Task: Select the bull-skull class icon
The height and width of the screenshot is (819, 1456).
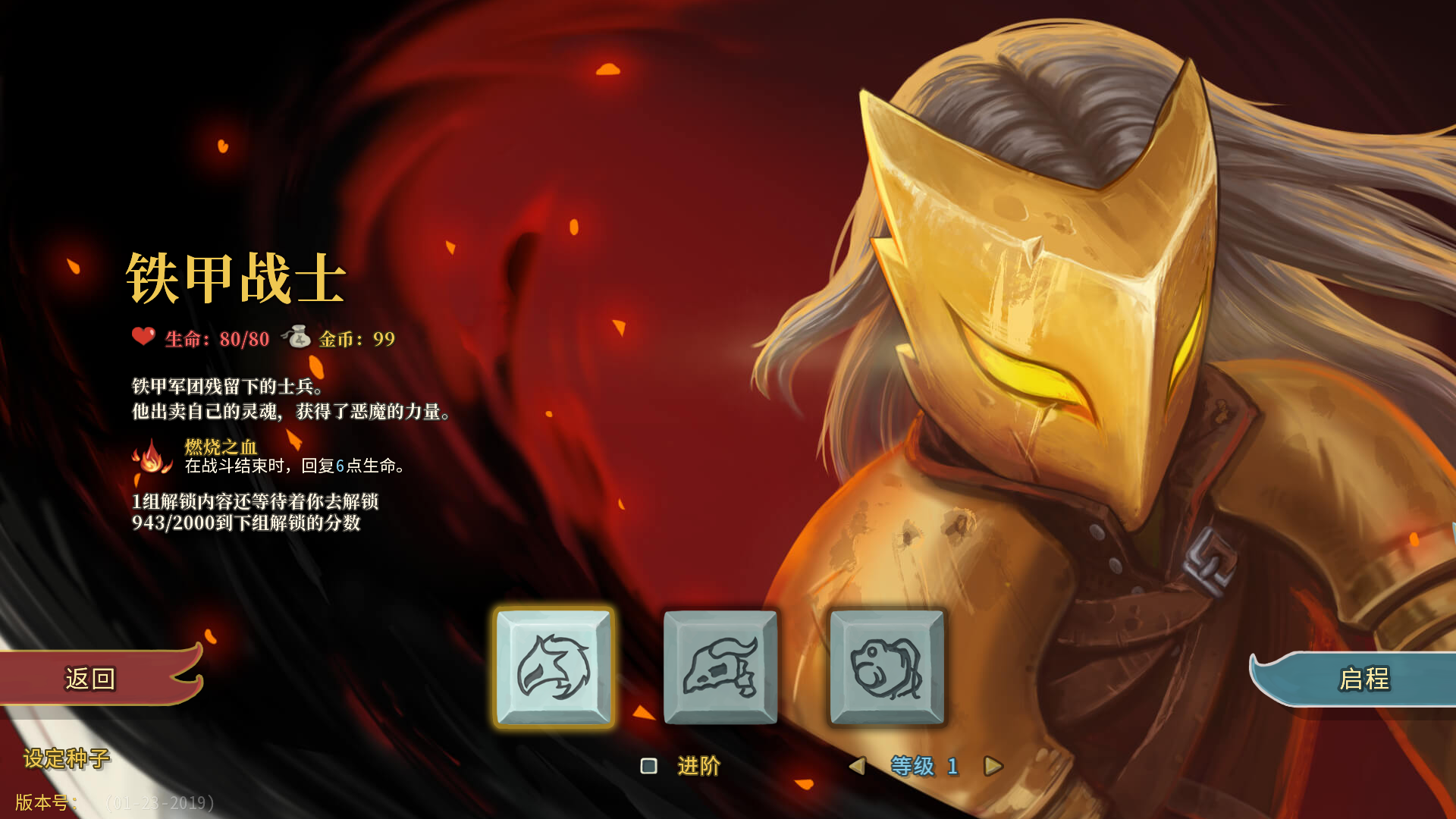Action: (x=720, y=666)
